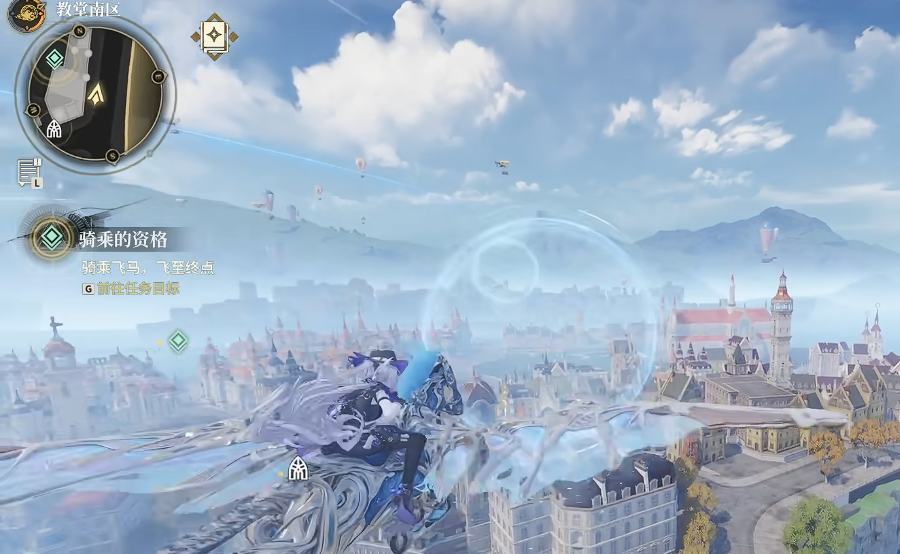Viewport: 900px width, 554px height.
Task: Open the circular minimap
Action: (x=96, y=92)
